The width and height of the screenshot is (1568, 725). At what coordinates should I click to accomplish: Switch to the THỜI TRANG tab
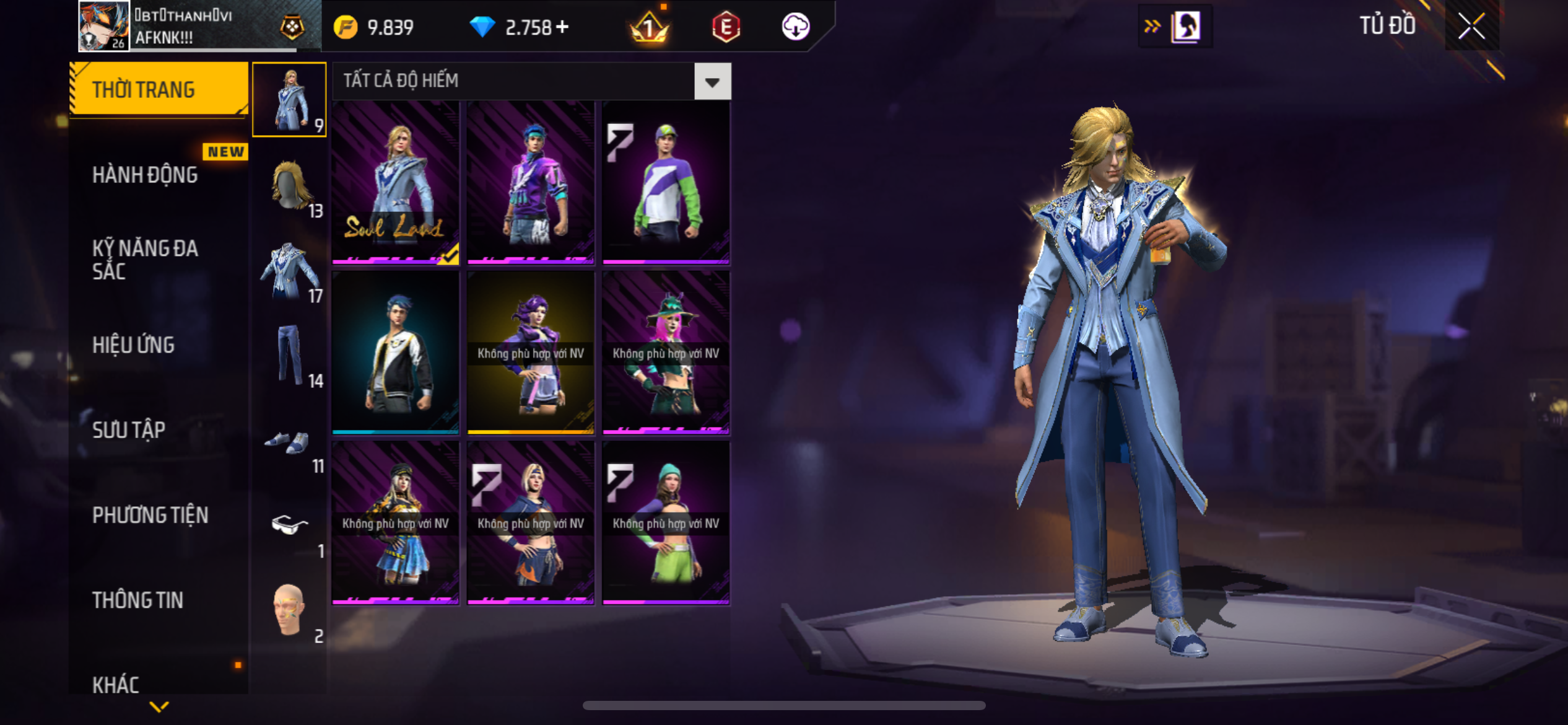coord(159,89)
